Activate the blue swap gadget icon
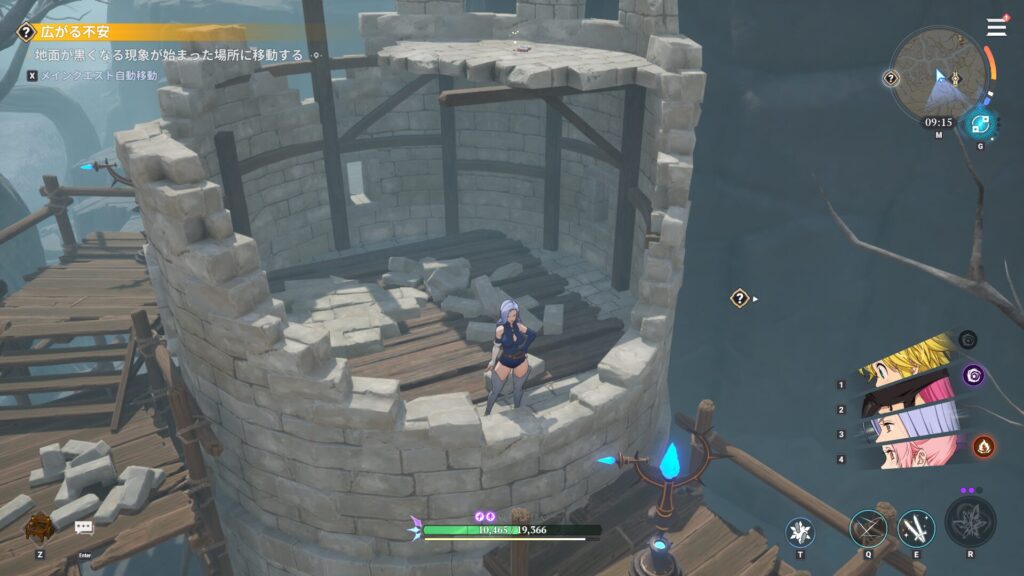Screen dimensions: 1024x576 (x=979, y=125)
